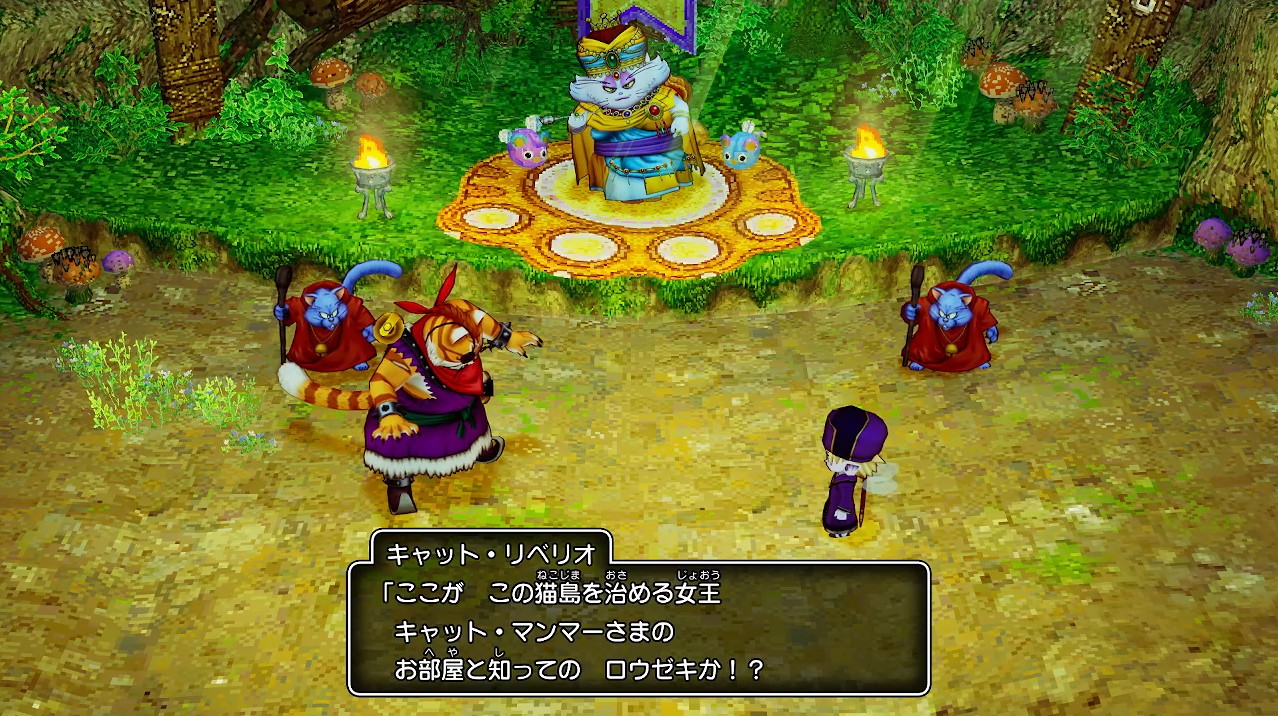Advance the キャット・リベリオ dialogue box
Image resolution: width=1278 pixels, height=716 pixels.
pyautogui.click(x=638, y=628)
